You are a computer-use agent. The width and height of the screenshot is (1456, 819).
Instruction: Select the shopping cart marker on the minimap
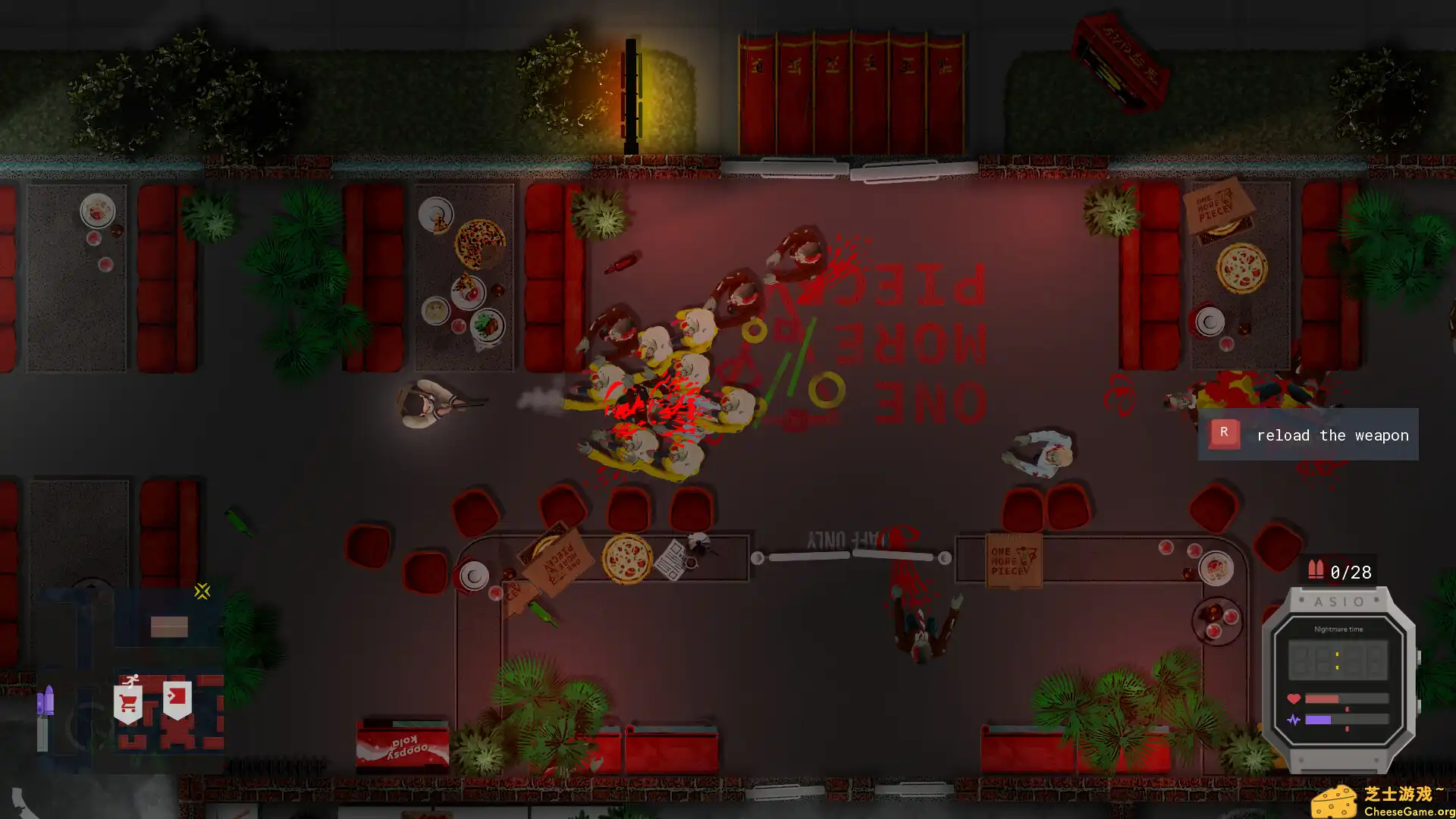pos(128,703)
